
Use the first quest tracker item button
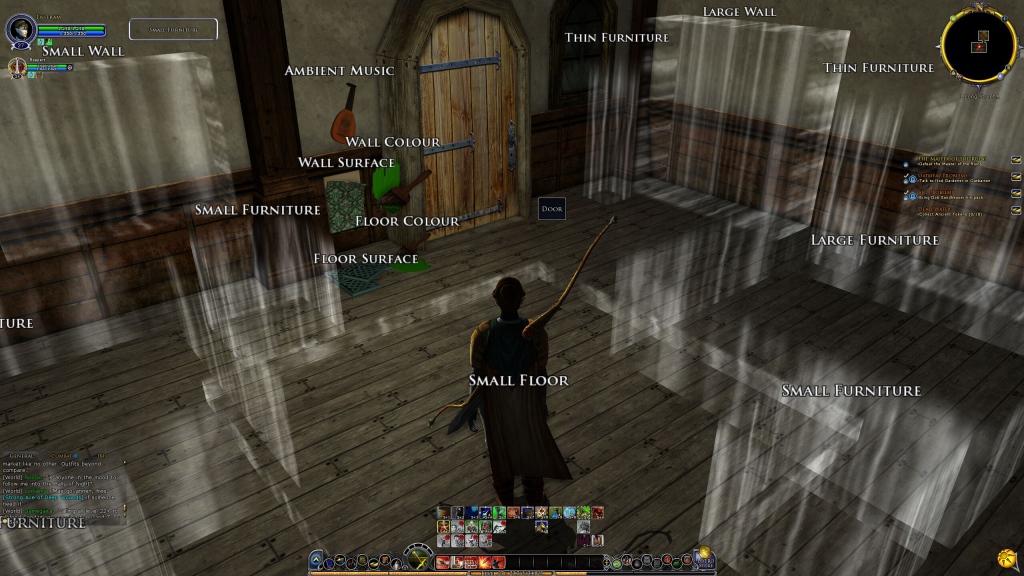pos(1016,159)
